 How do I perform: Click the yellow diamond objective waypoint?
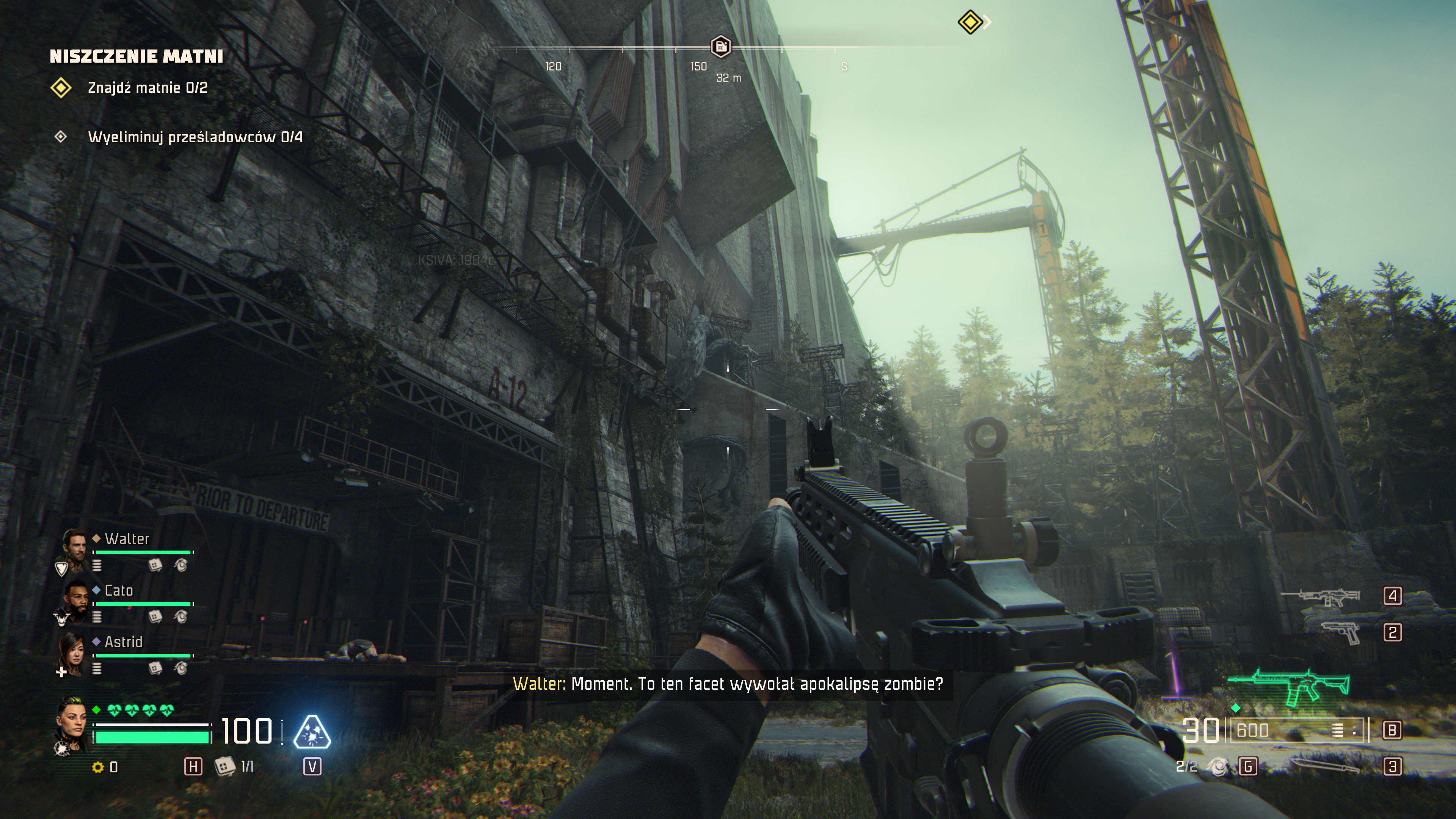tap(970, 22)
